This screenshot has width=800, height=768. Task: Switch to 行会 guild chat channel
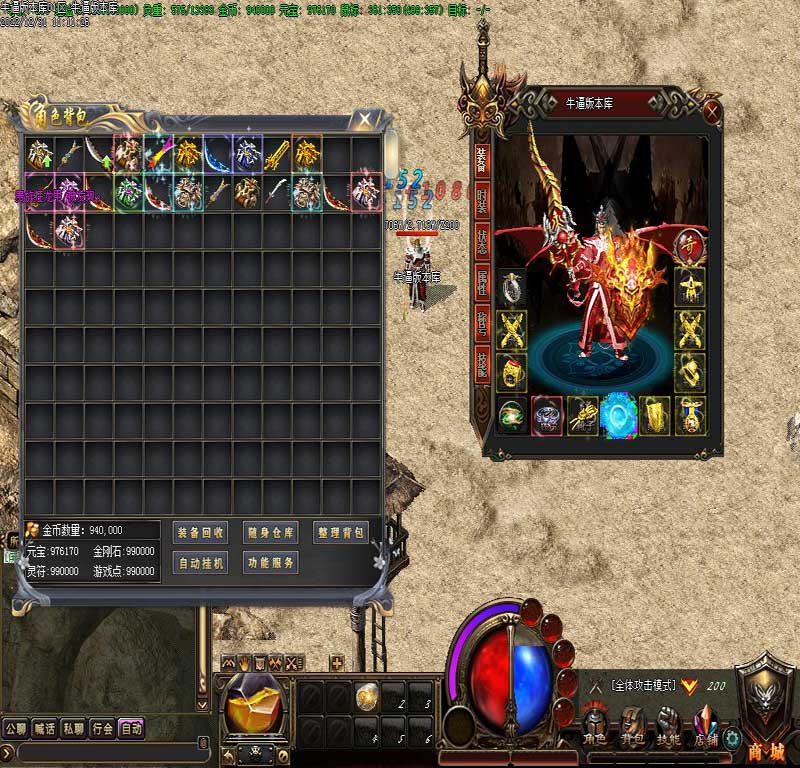point(102,729)
